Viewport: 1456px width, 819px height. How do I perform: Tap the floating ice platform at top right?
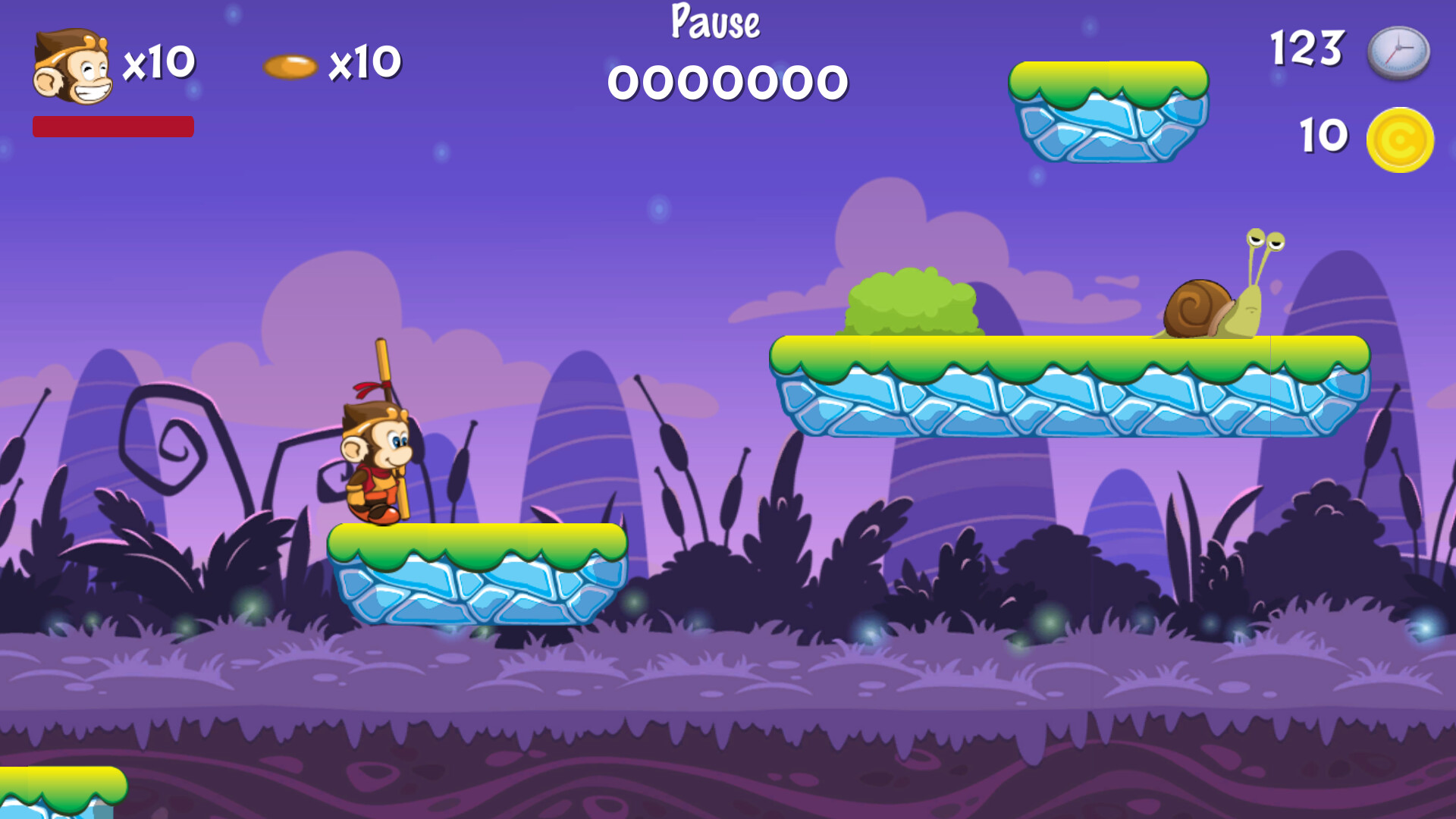click(1111, 110)
